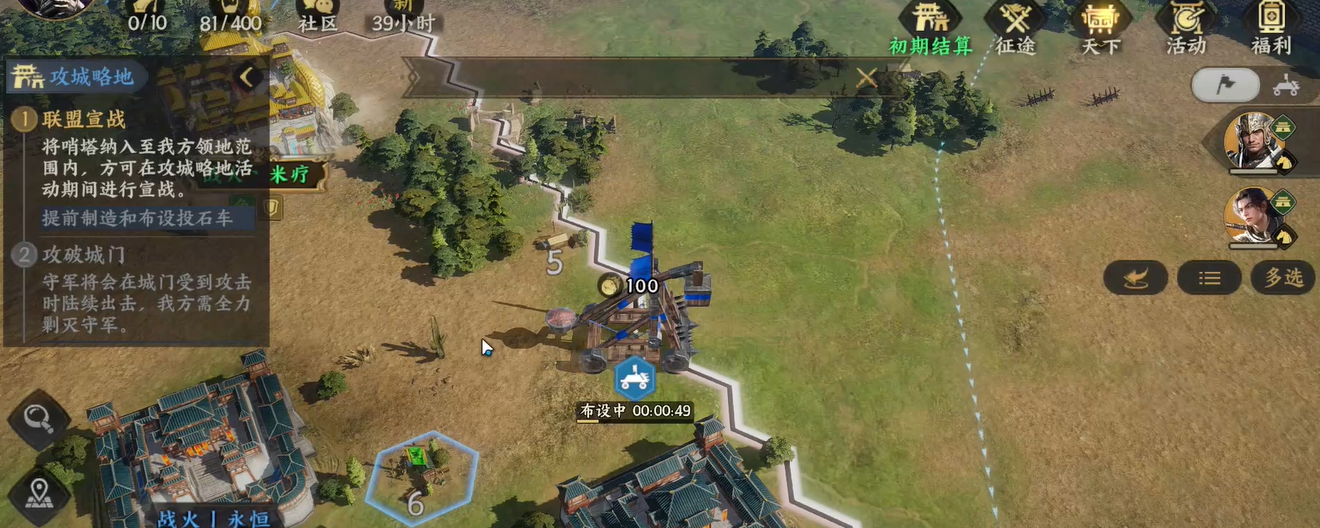1320x528 pixels.
Task: Close the top banner notification
Action: point(866,77)
